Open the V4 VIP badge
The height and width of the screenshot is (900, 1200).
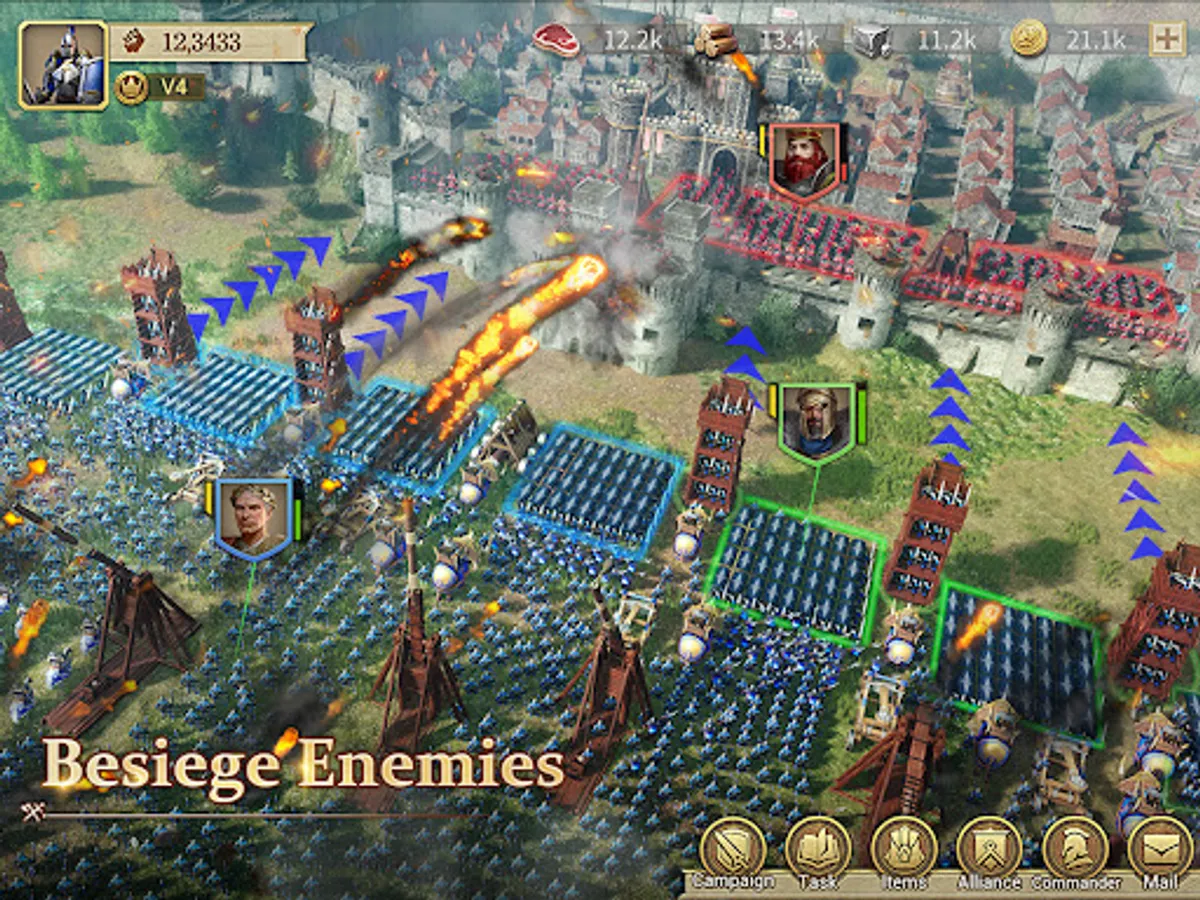point(159,87)
